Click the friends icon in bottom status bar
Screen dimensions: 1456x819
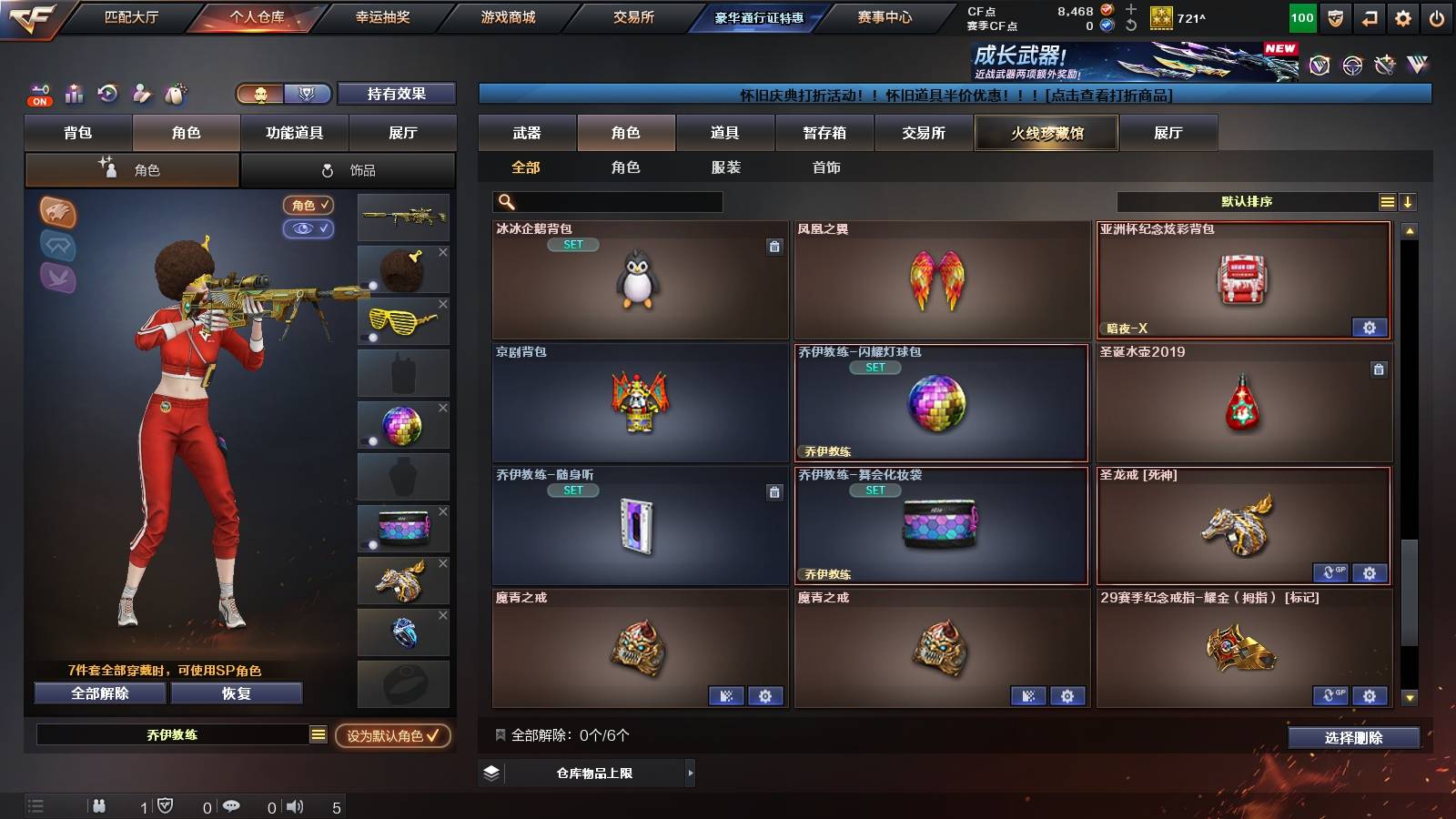click(x=97, y=804)
